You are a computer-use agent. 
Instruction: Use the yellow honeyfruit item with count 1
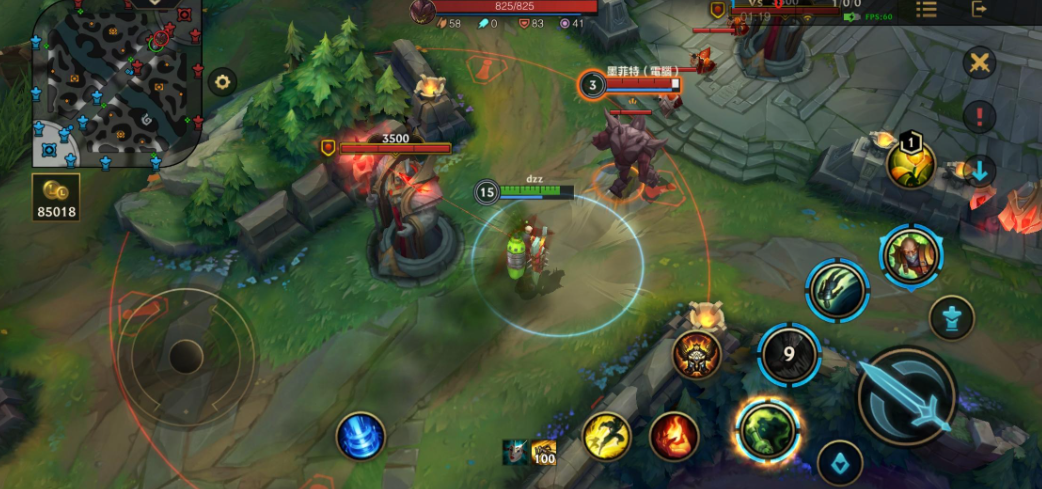click(909, 163)
